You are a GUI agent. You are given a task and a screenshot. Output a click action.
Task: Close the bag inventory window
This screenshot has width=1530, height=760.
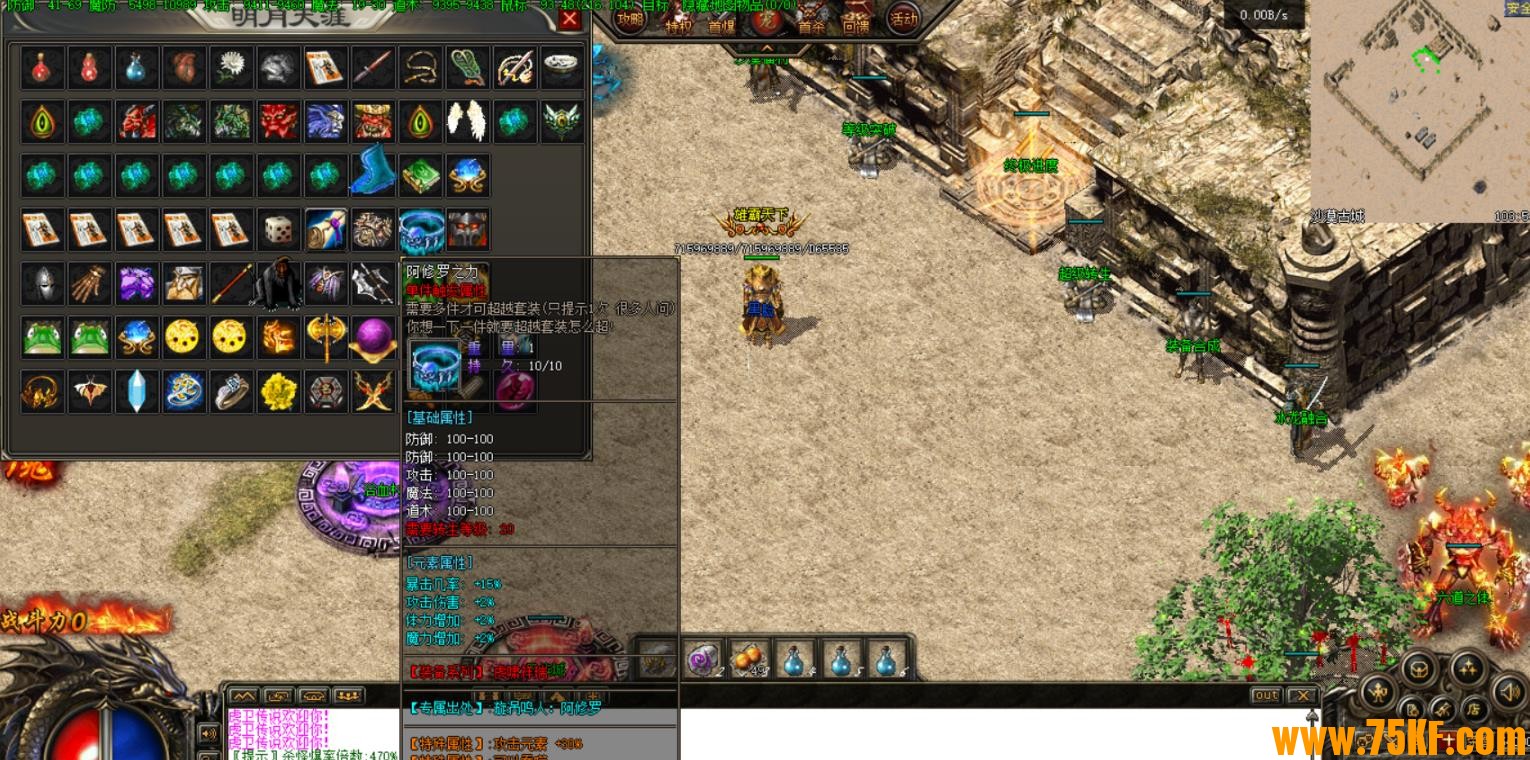click(x=570, y=19)
